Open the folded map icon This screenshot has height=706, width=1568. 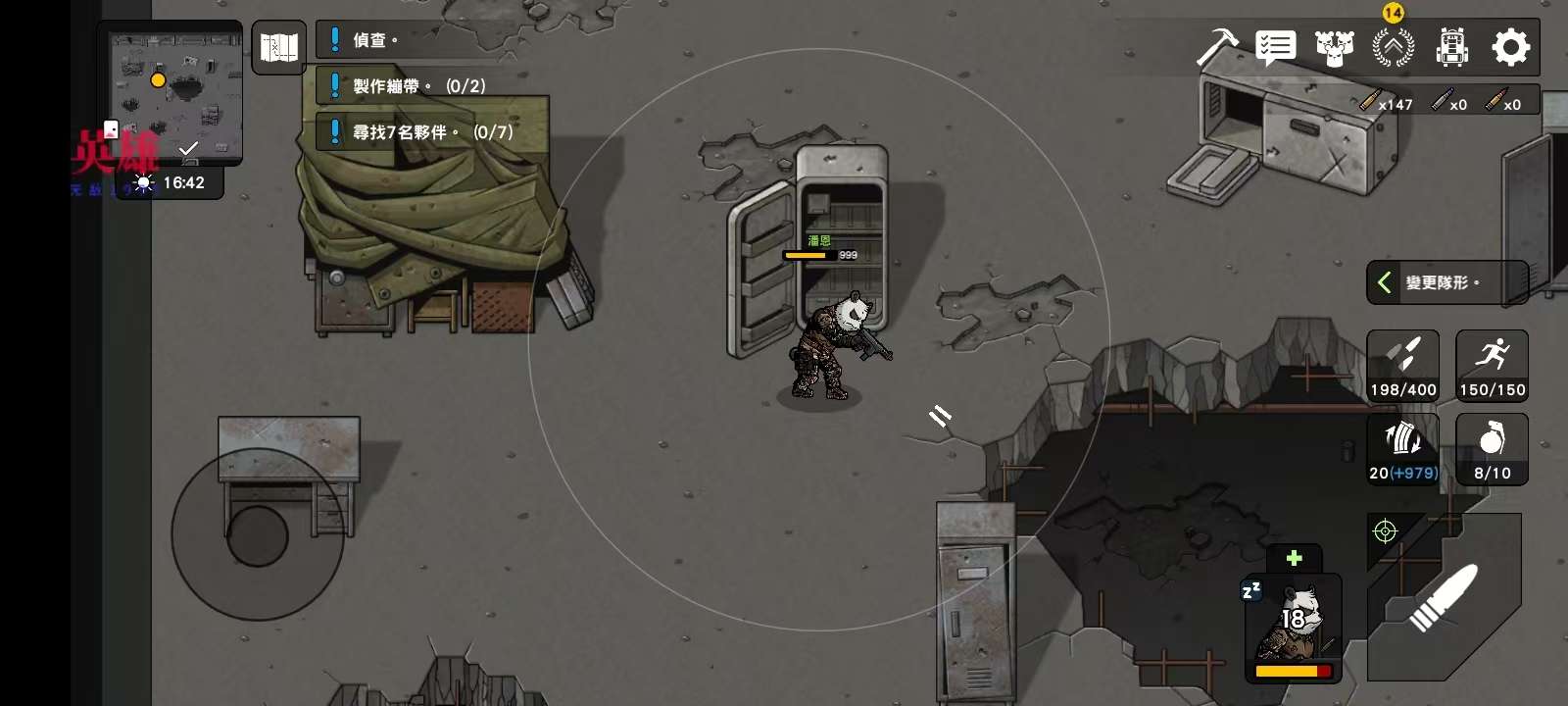tap(278, 47)
